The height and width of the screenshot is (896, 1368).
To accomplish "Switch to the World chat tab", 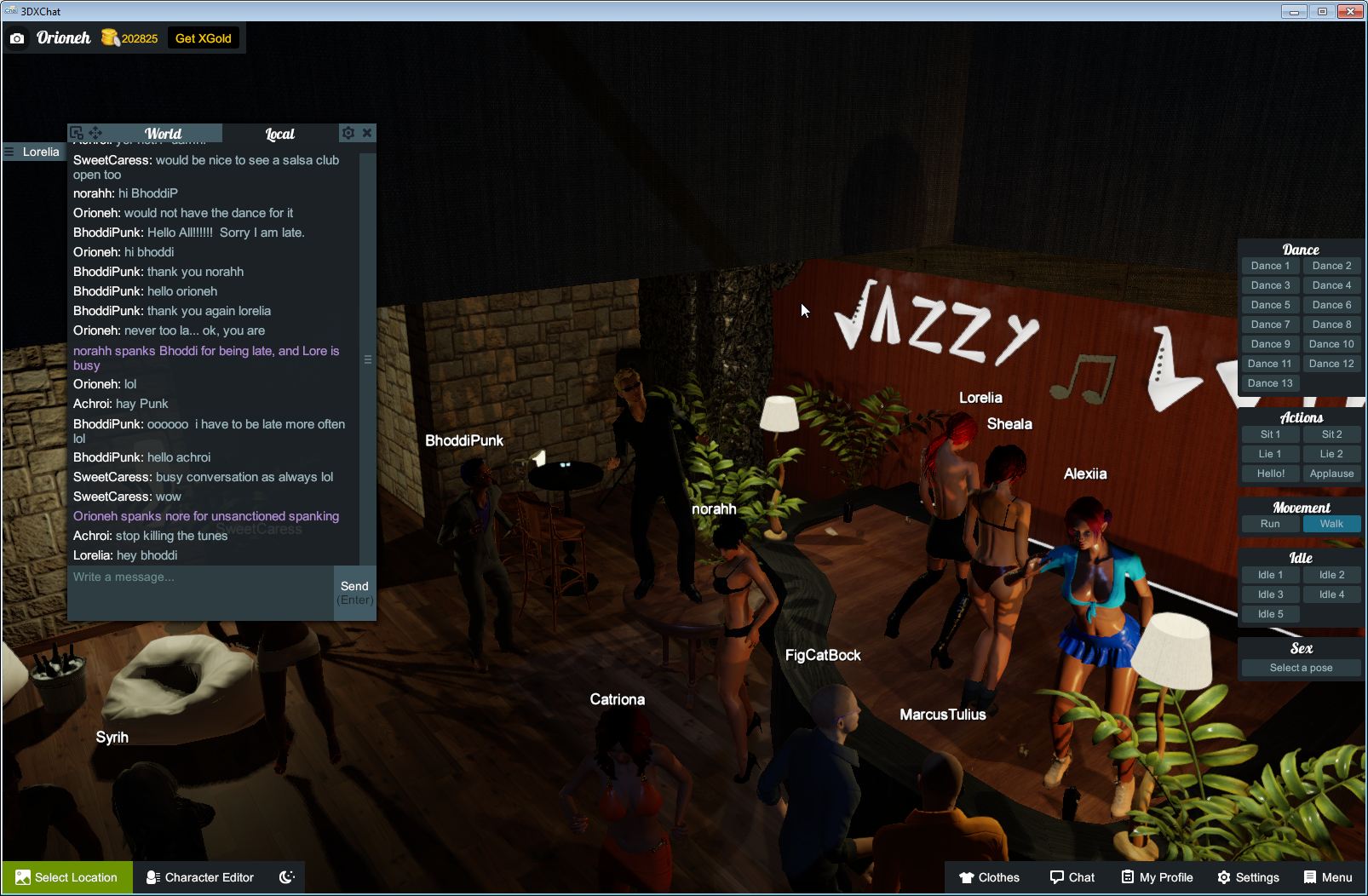I will point(163,134).
